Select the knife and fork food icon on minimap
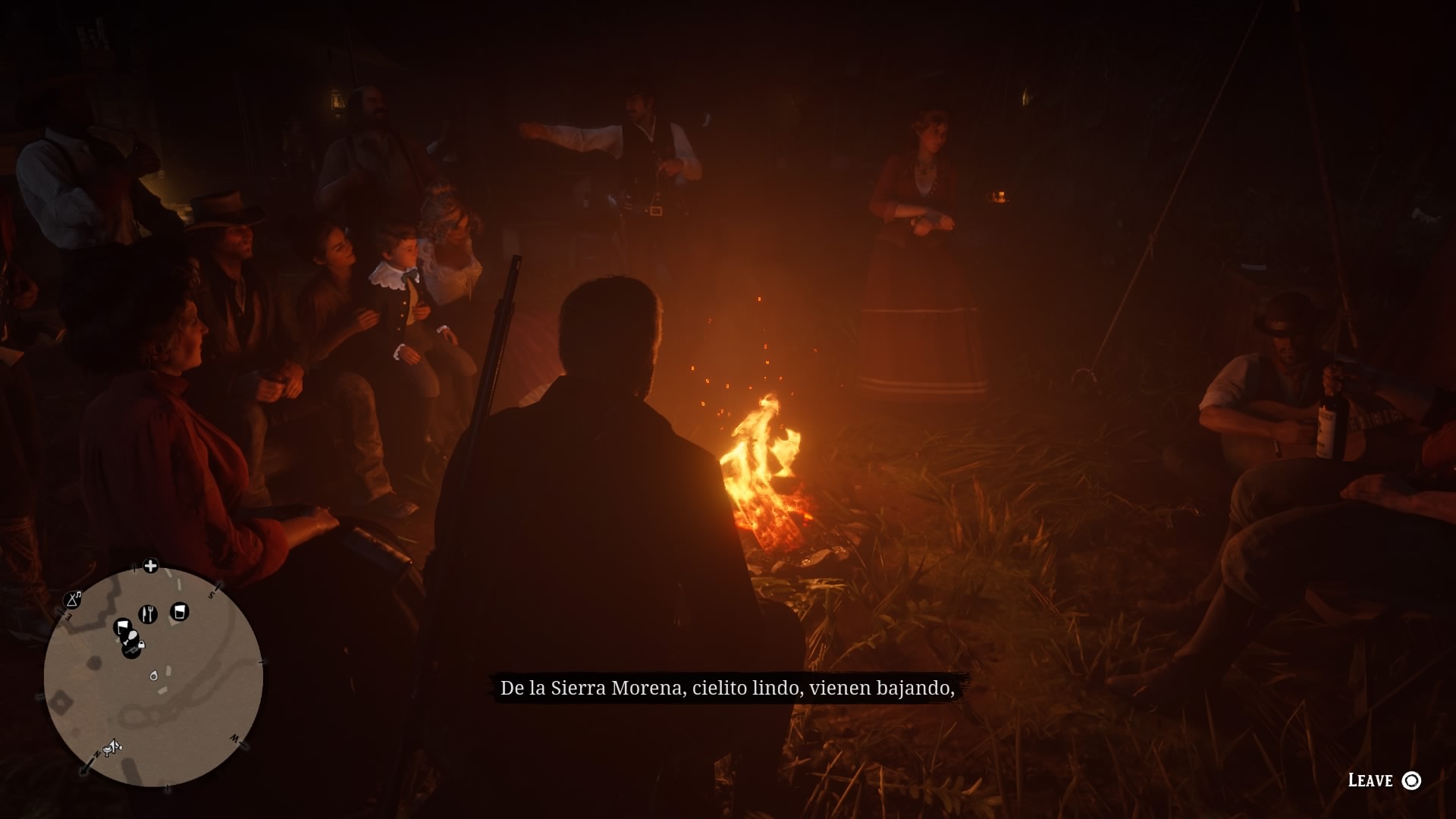The width and height of the screenshot is (1456, 819). coord(148,613)
